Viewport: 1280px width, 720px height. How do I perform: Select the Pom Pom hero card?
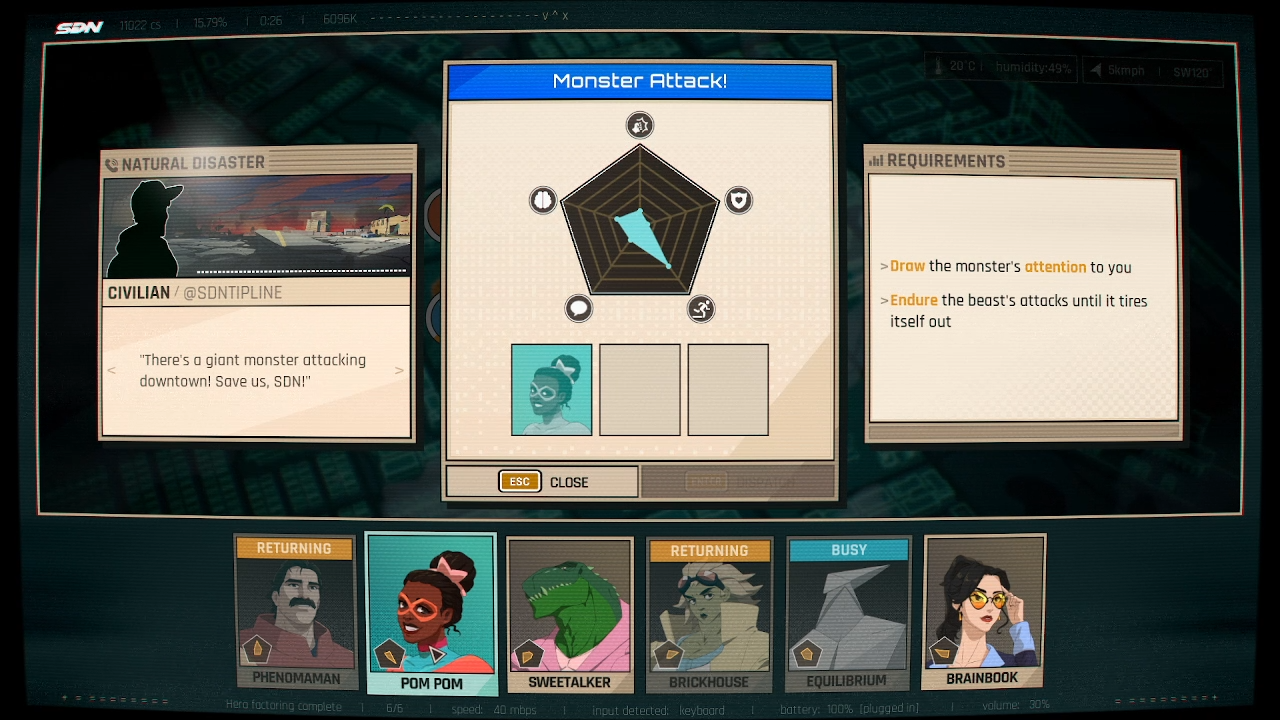[x=431, y=612]
